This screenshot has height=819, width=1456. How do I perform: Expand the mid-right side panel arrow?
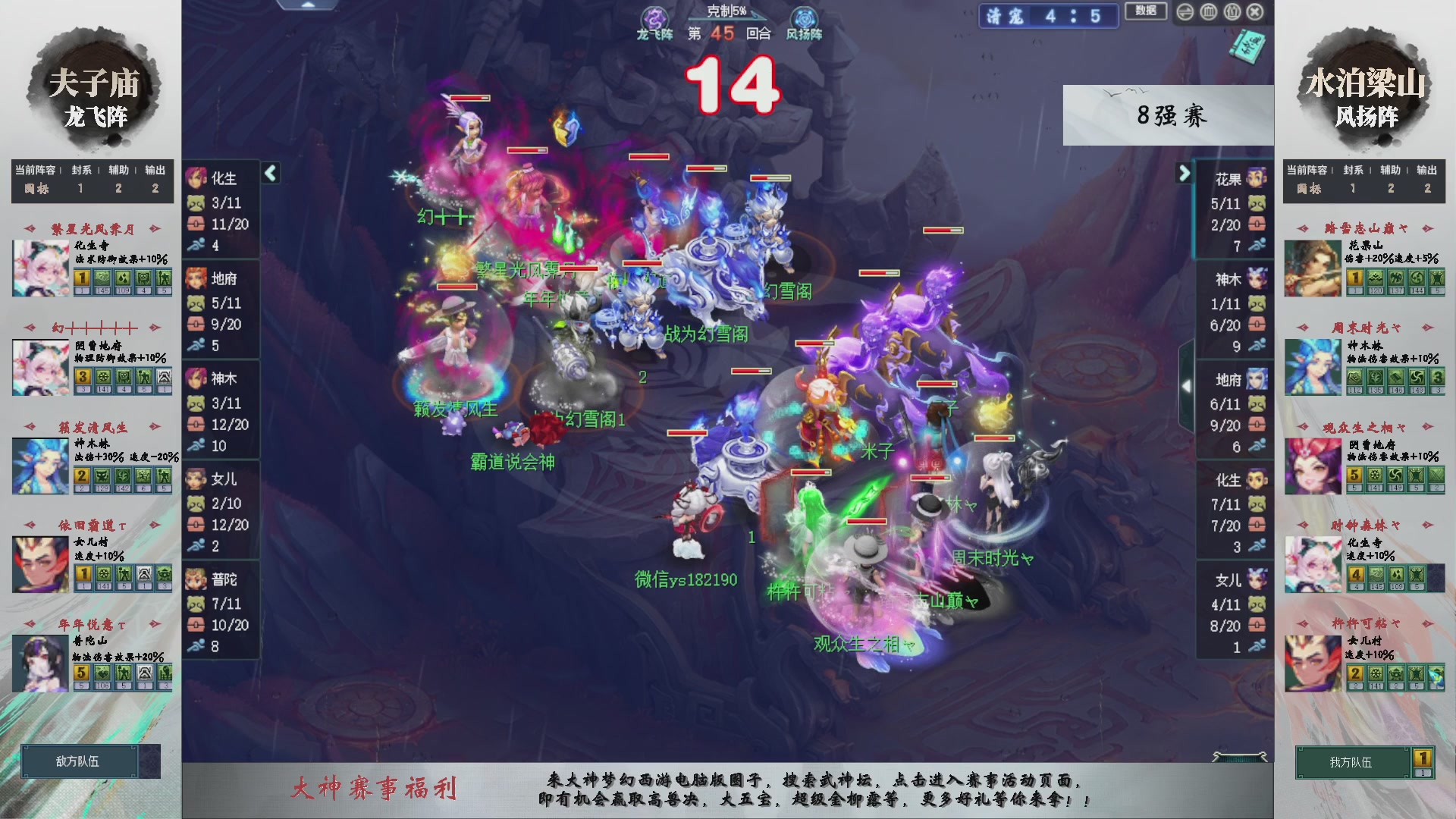point(1187,385)
